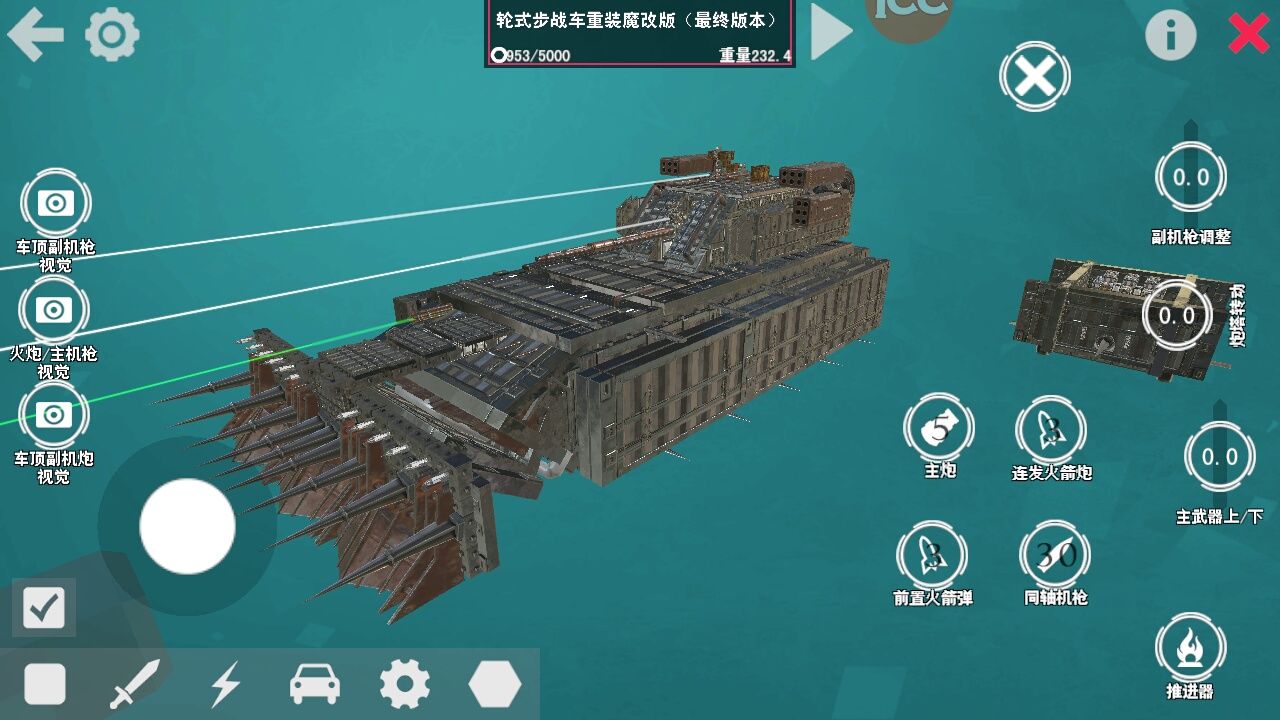This screenshot has height=720, width=1280.
Task: Start the play triangle button
Action: [x=829, y=32]
